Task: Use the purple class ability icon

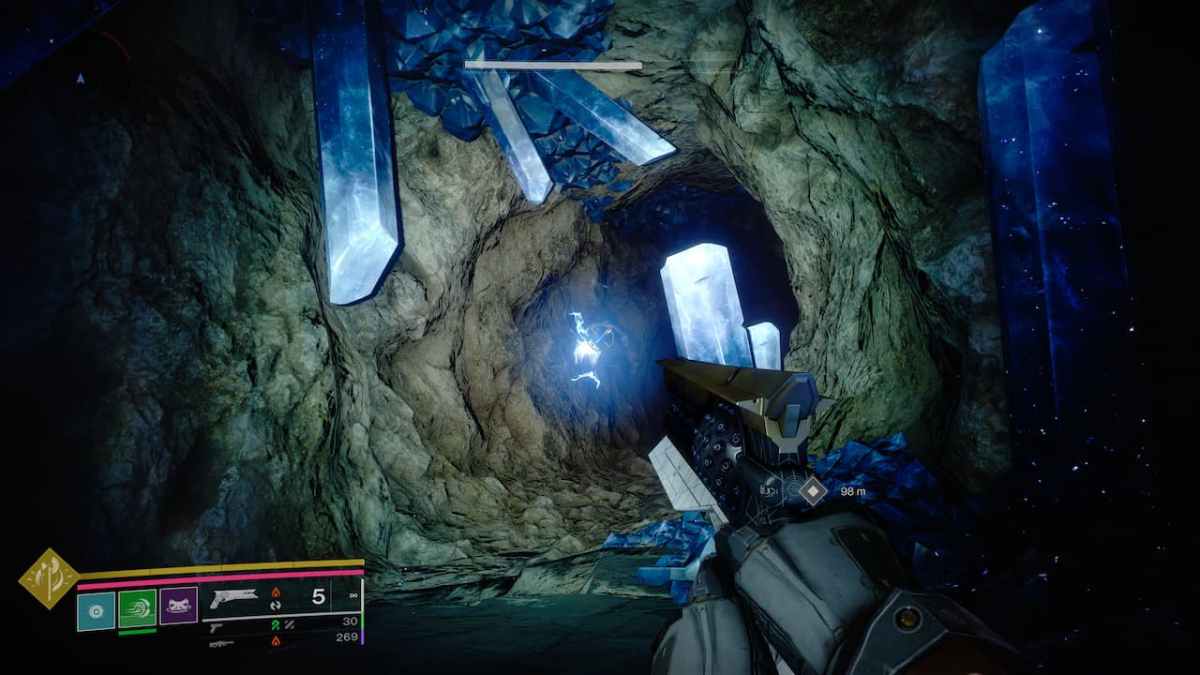Action: click(x=178, y=606)
